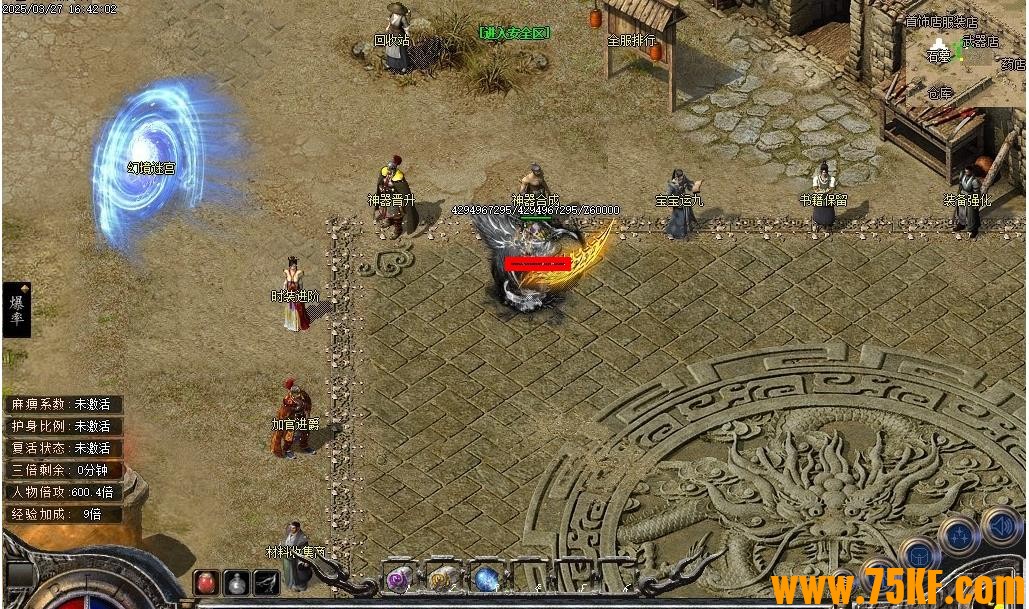This screenshot has height=609, width=1029.
Task: Select the 武器店 weapon shop minimap label
Action: [x=980, y=42]
